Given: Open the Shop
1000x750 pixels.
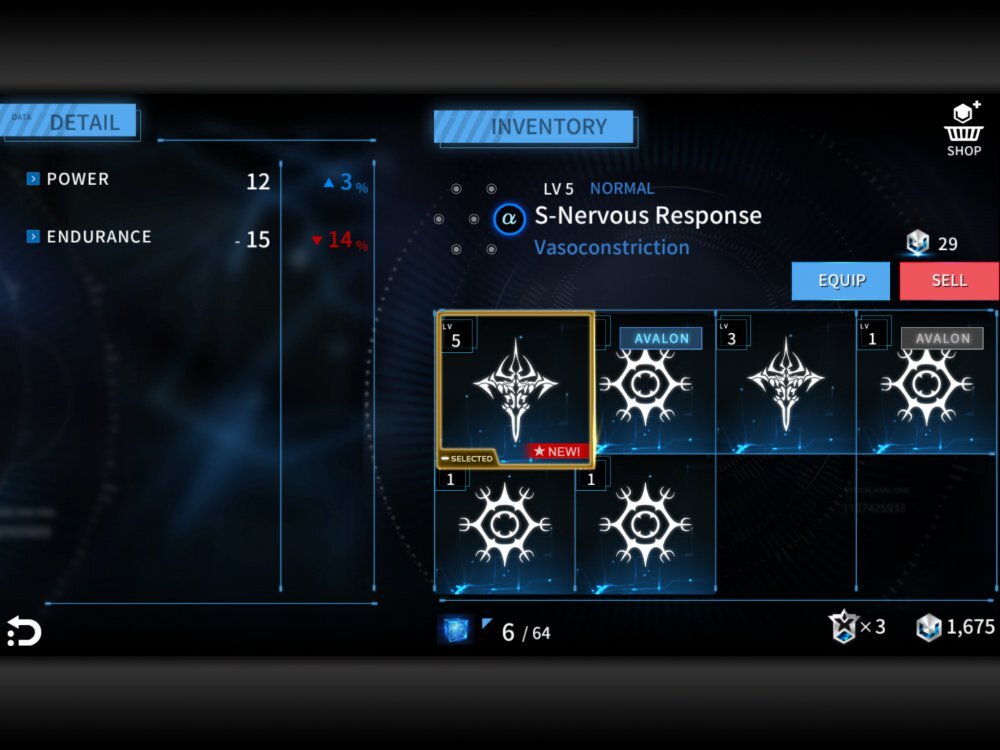Looking at the screenshot, I should pos(964,130).
